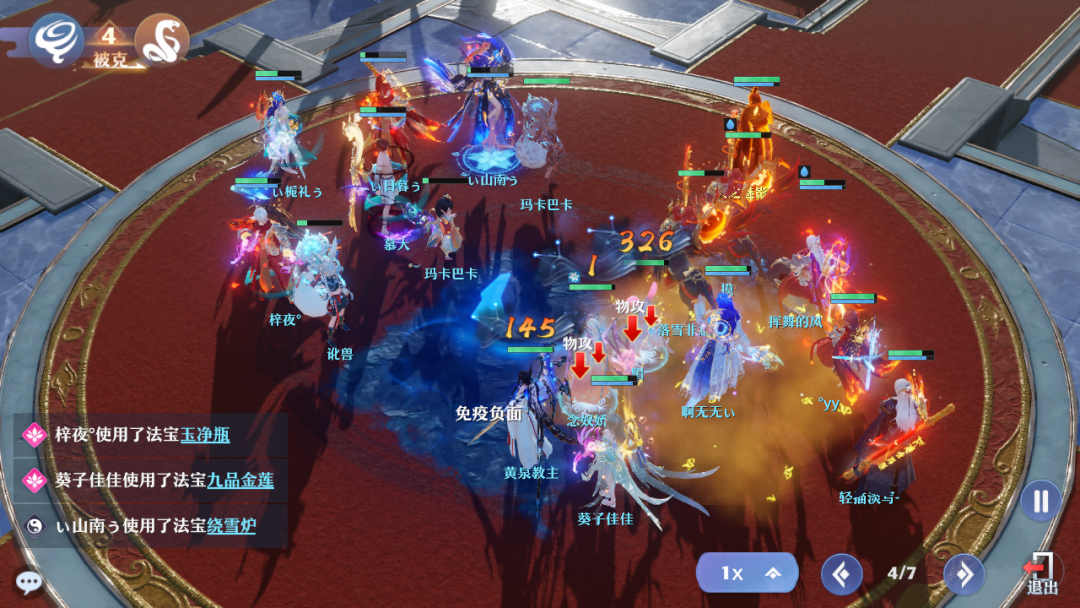
Task: Pause the battle replay
Action: click(x=1040, y=500)
